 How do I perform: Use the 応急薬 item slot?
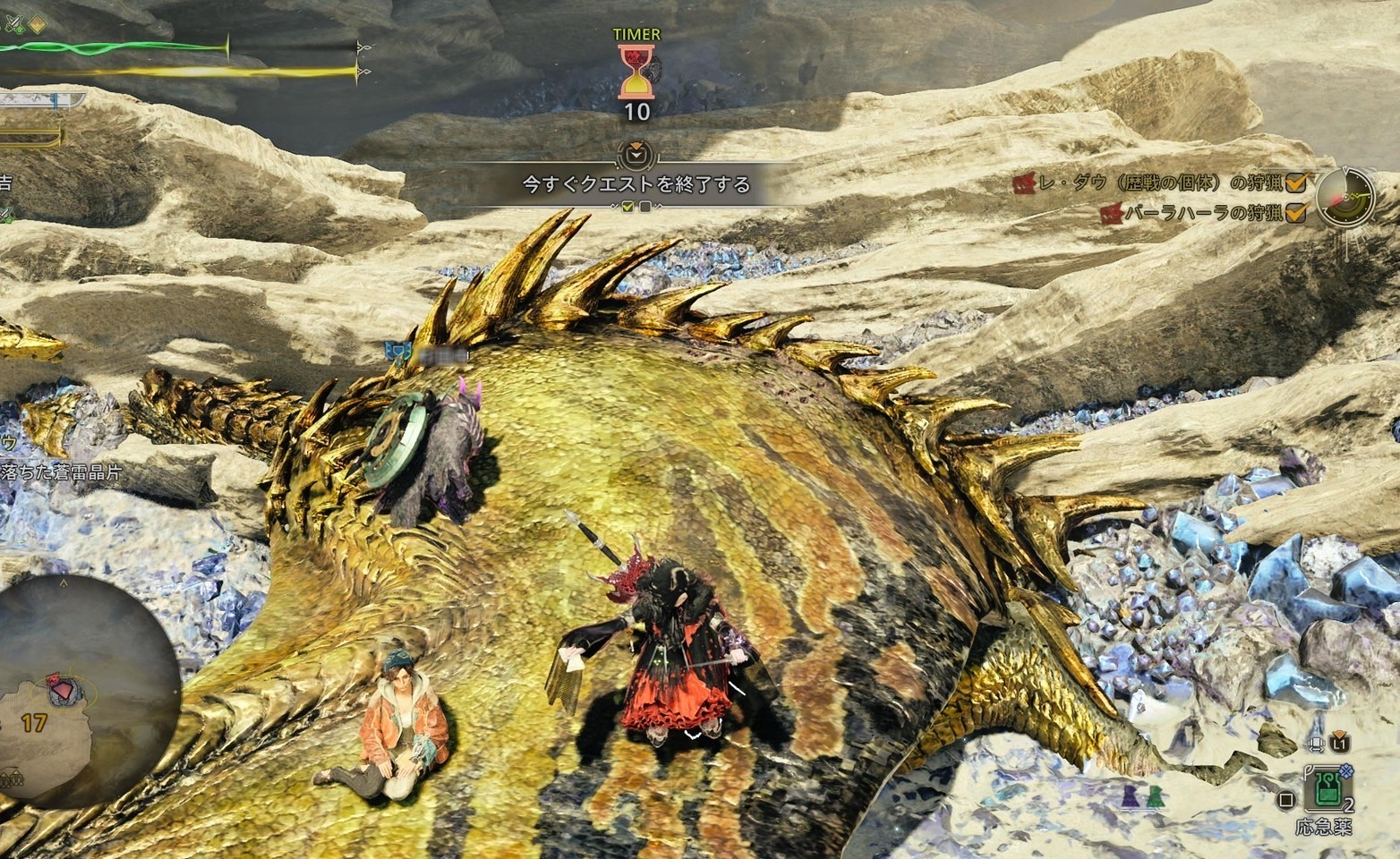click(1326, 789)
